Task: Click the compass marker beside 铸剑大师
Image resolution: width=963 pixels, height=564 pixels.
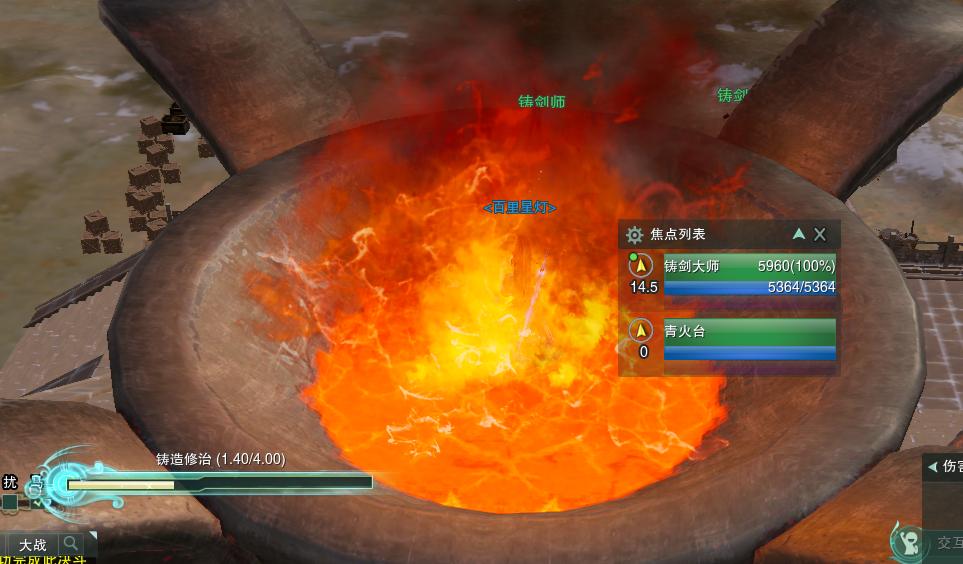Action: [x=642, y=268]
